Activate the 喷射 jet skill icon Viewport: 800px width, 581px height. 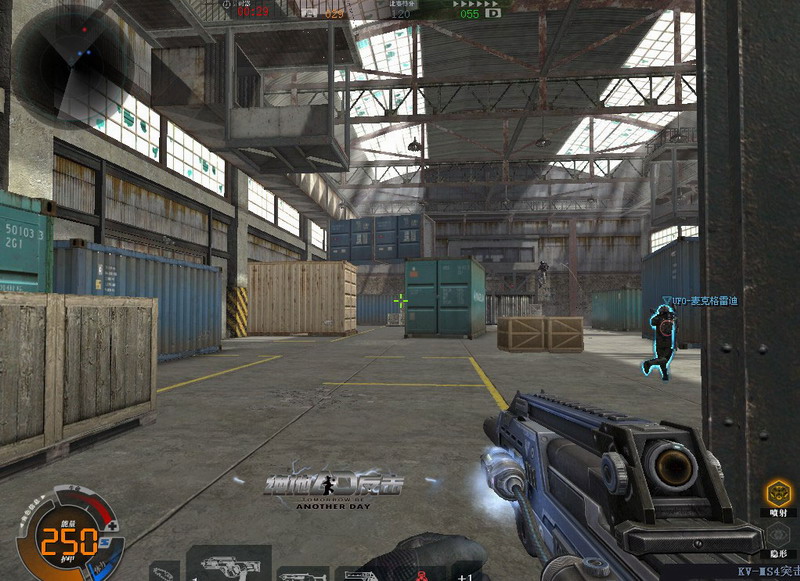point(778,492)
